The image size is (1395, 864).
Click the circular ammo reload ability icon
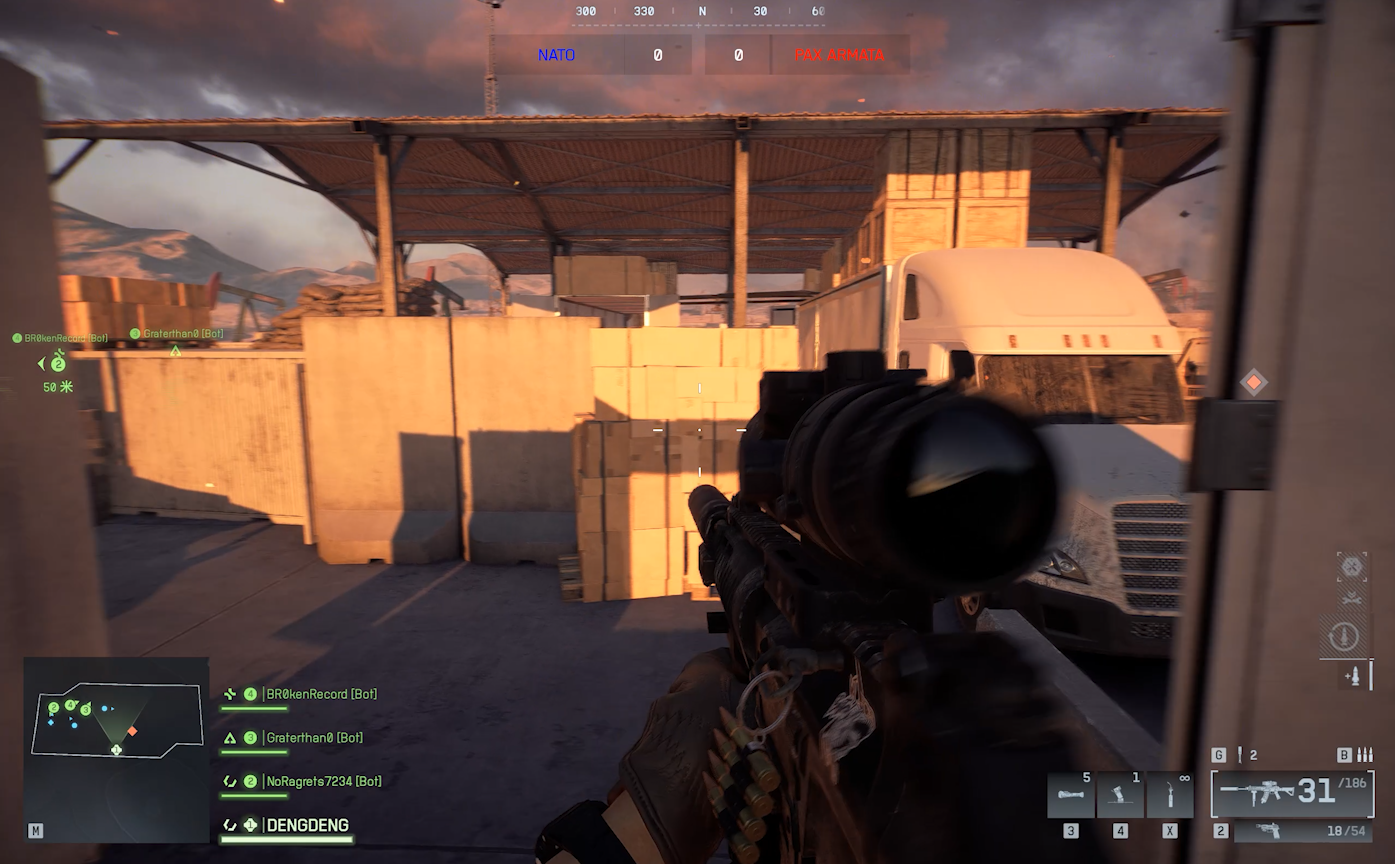point(1344,636)
